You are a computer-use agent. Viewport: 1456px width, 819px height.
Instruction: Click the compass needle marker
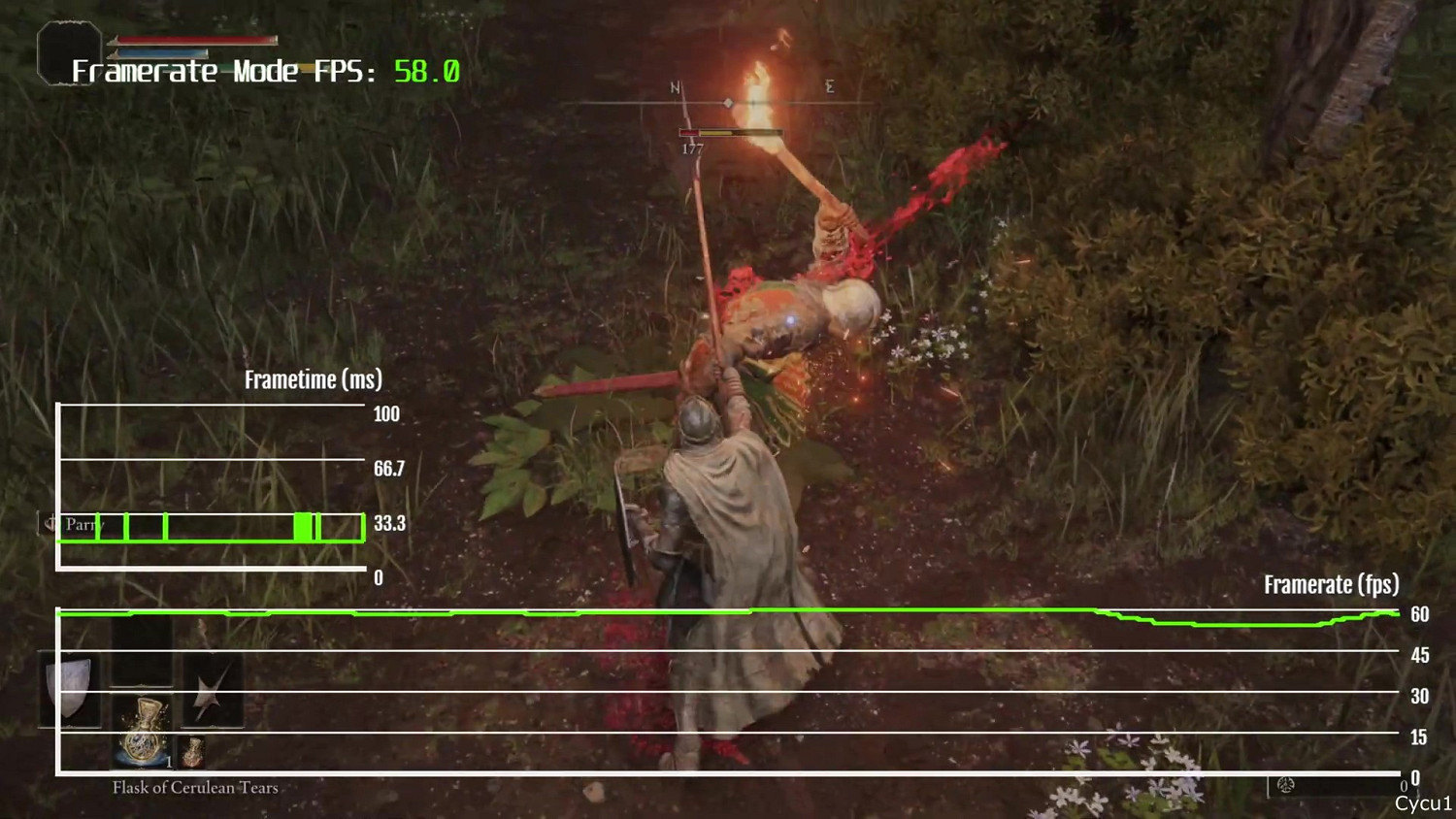(x=727, y=100)
